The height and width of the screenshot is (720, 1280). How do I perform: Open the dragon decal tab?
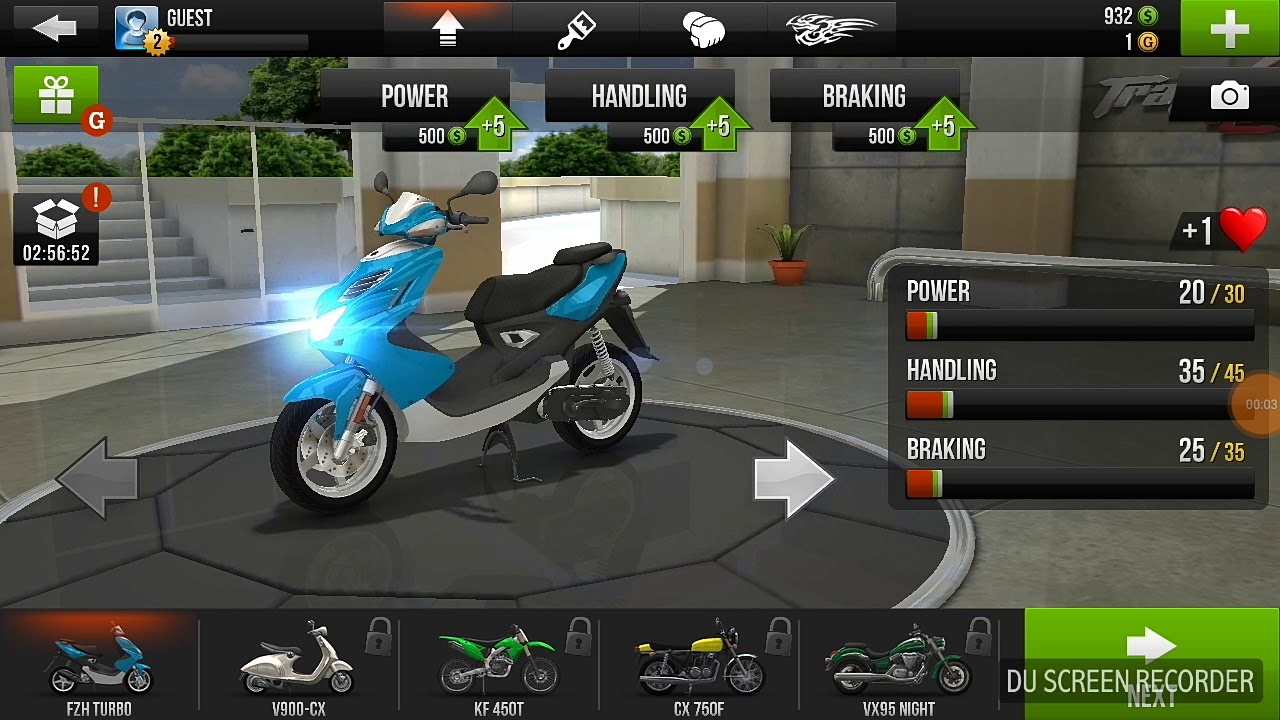coord(831,28)
